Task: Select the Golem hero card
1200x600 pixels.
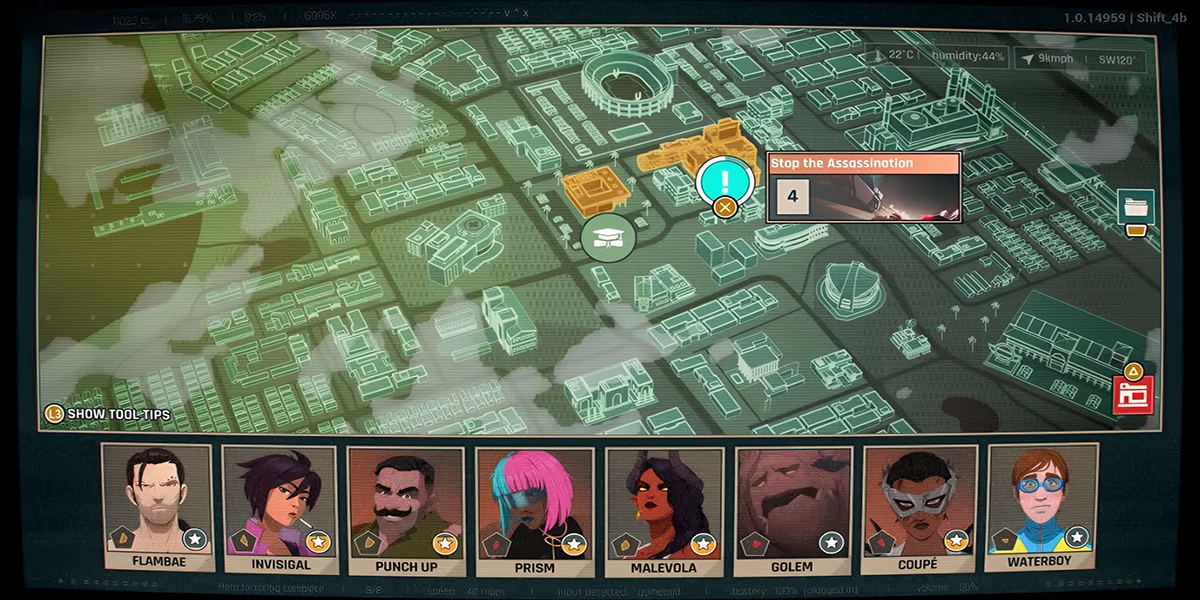Action: click(x=791, y=508)
